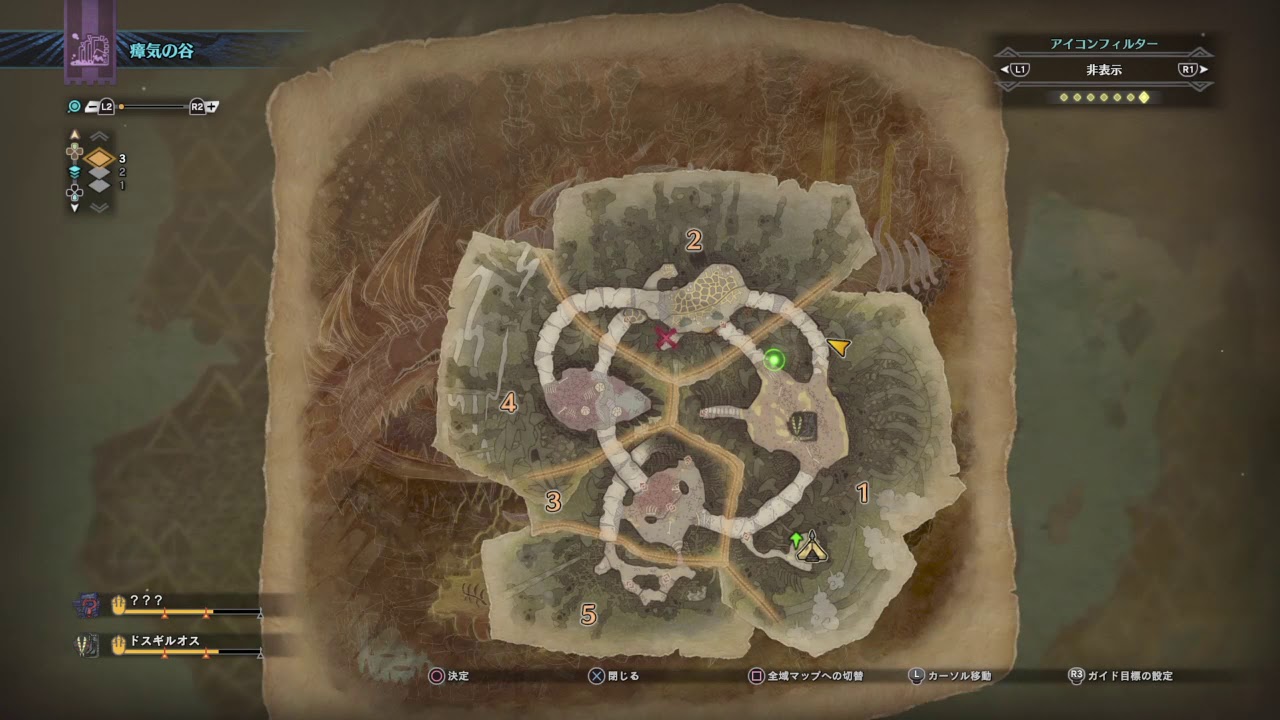Click the yellow cursor arrow on the map

pos(840,346)
